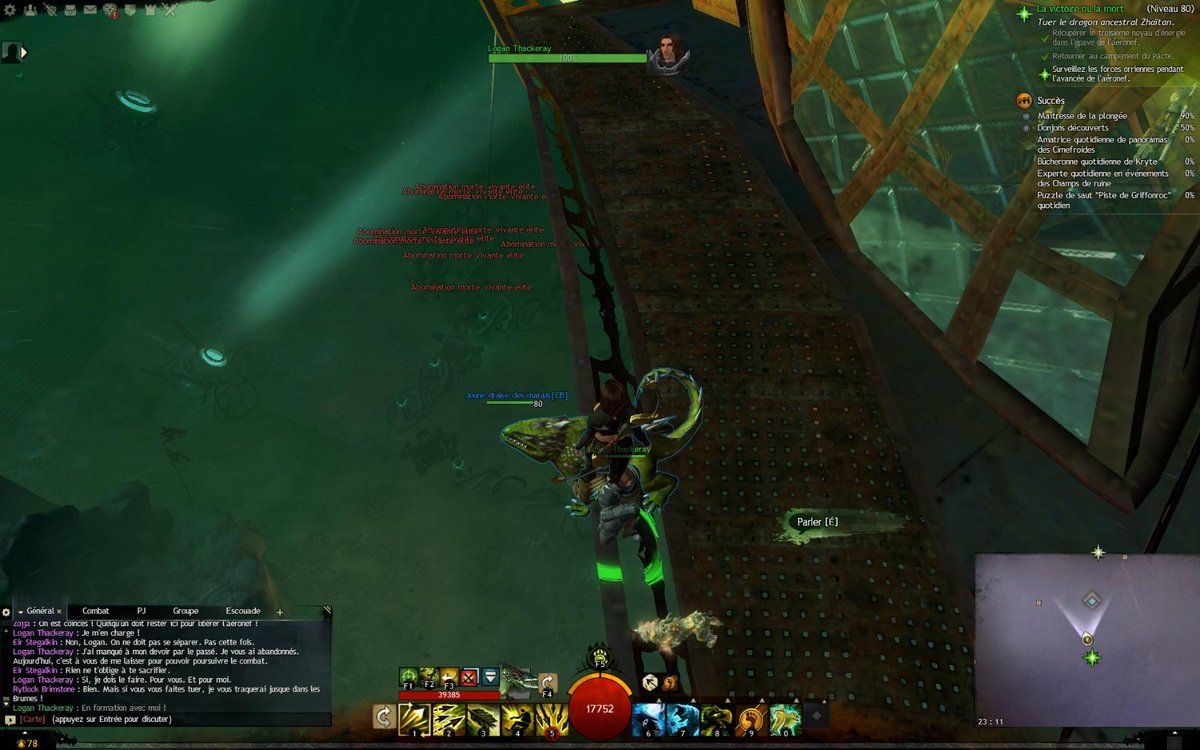
Task: Activate weapon skill 5 arrow barrage
Action: [552, 717]
